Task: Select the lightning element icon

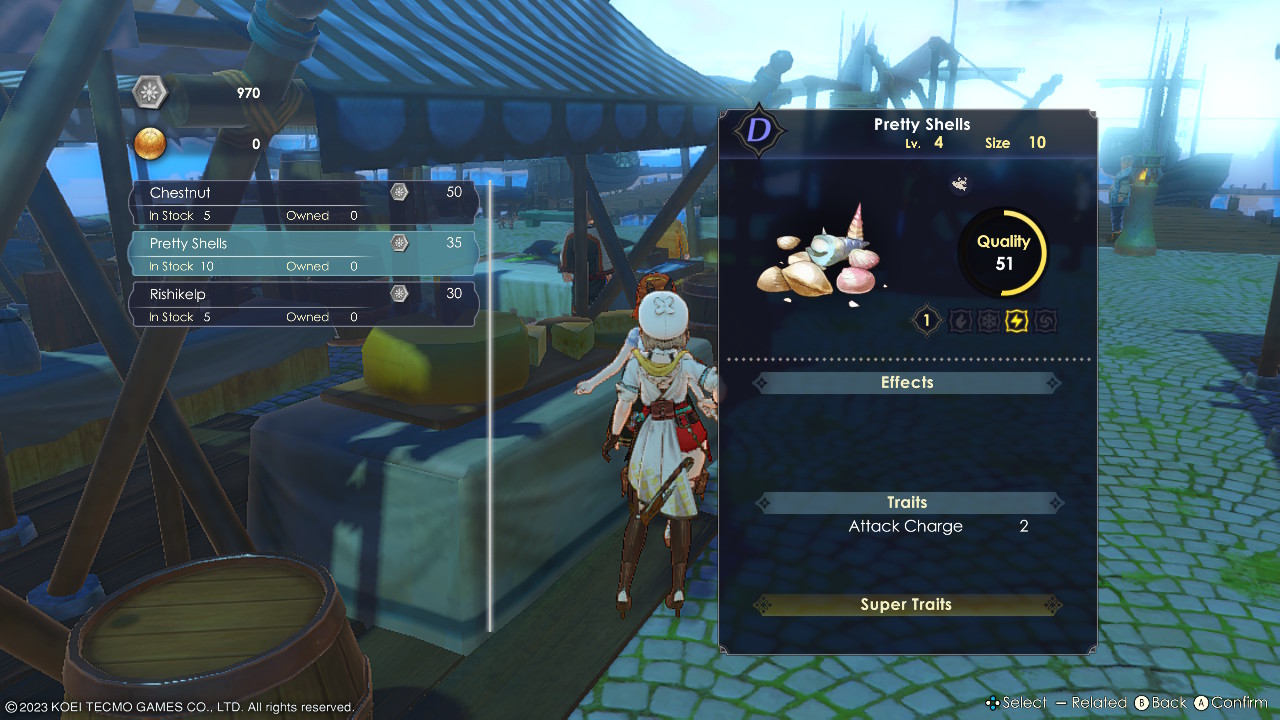Action: (1017, 321)
